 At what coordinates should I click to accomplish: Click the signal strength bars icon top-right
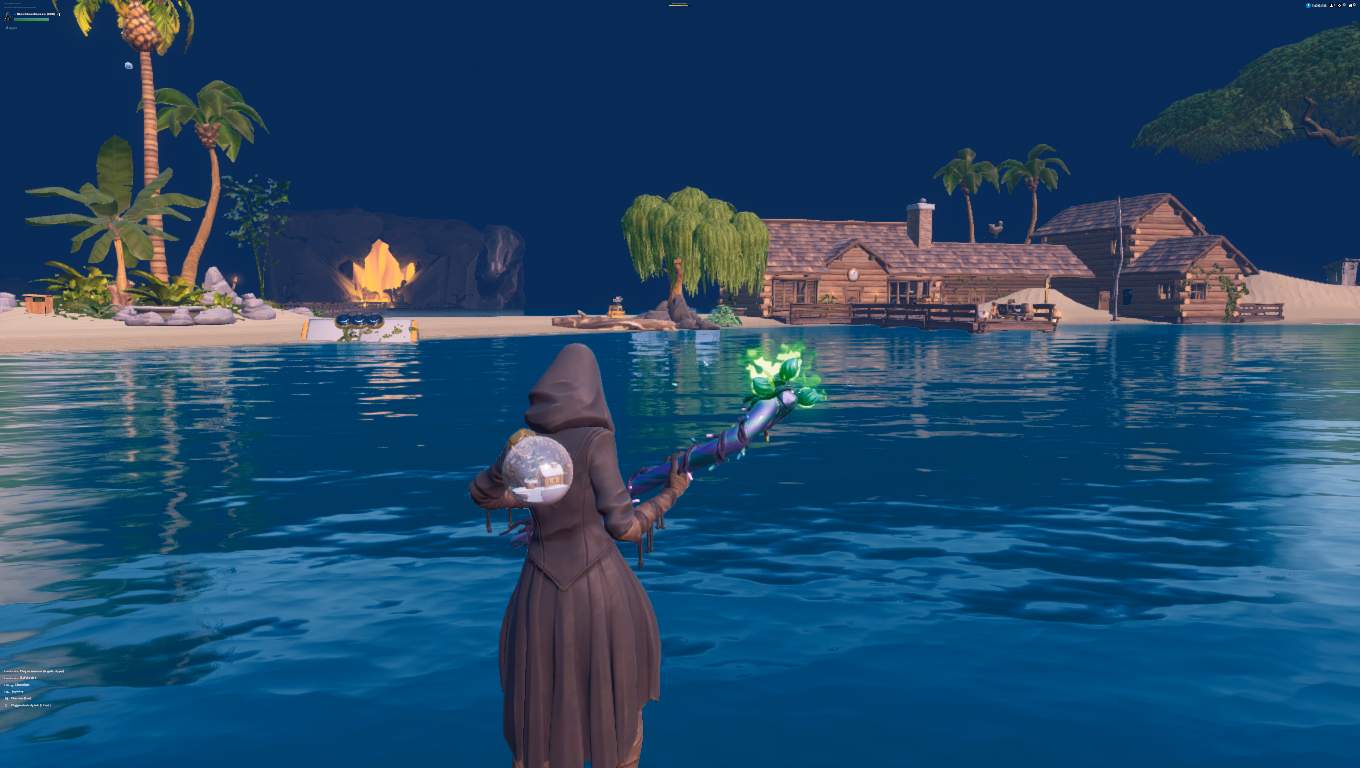click(x=1351, y=5)
